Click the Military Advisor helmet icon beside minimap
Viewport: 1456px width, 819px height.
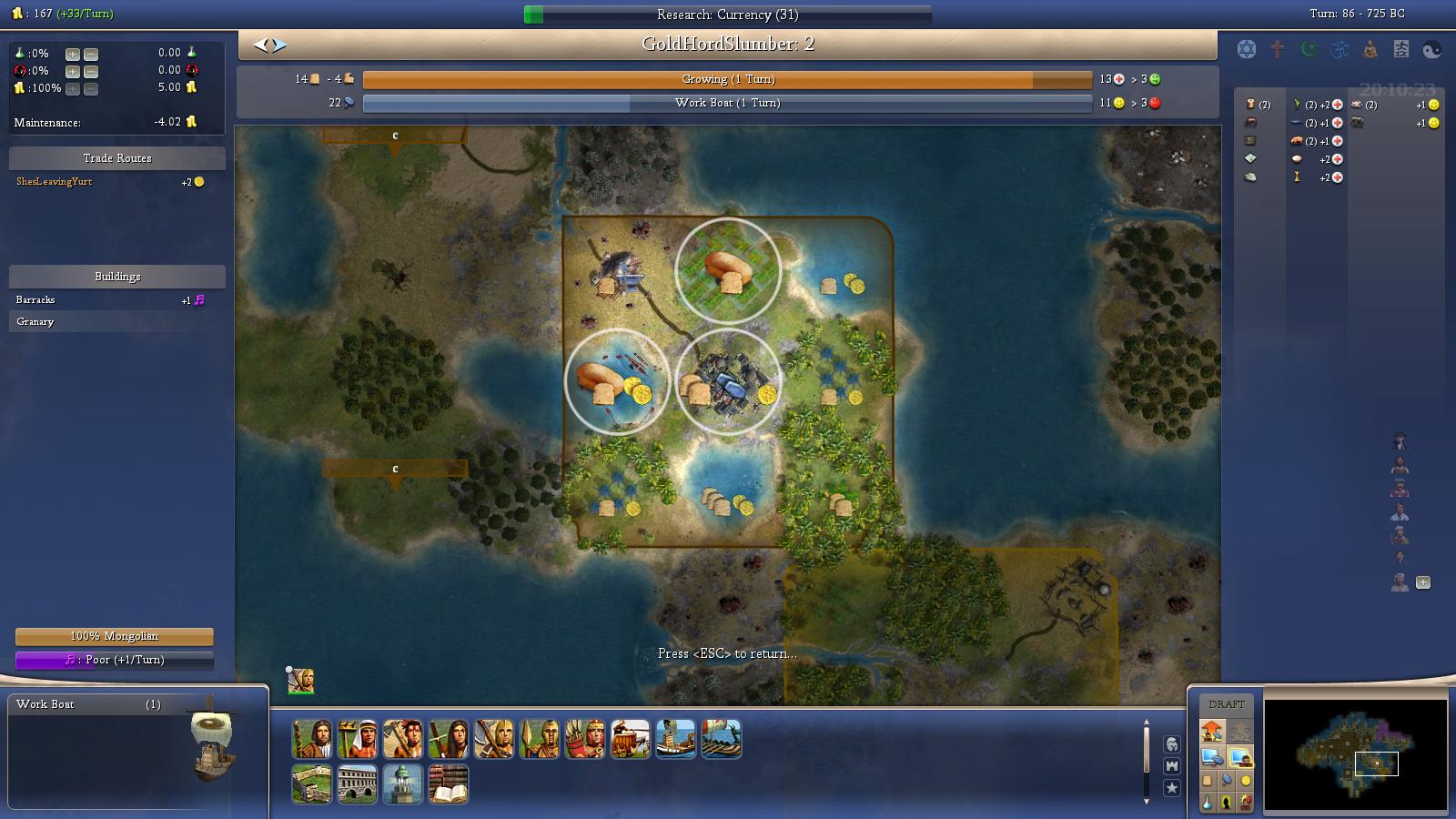[x=1172, y=746]
